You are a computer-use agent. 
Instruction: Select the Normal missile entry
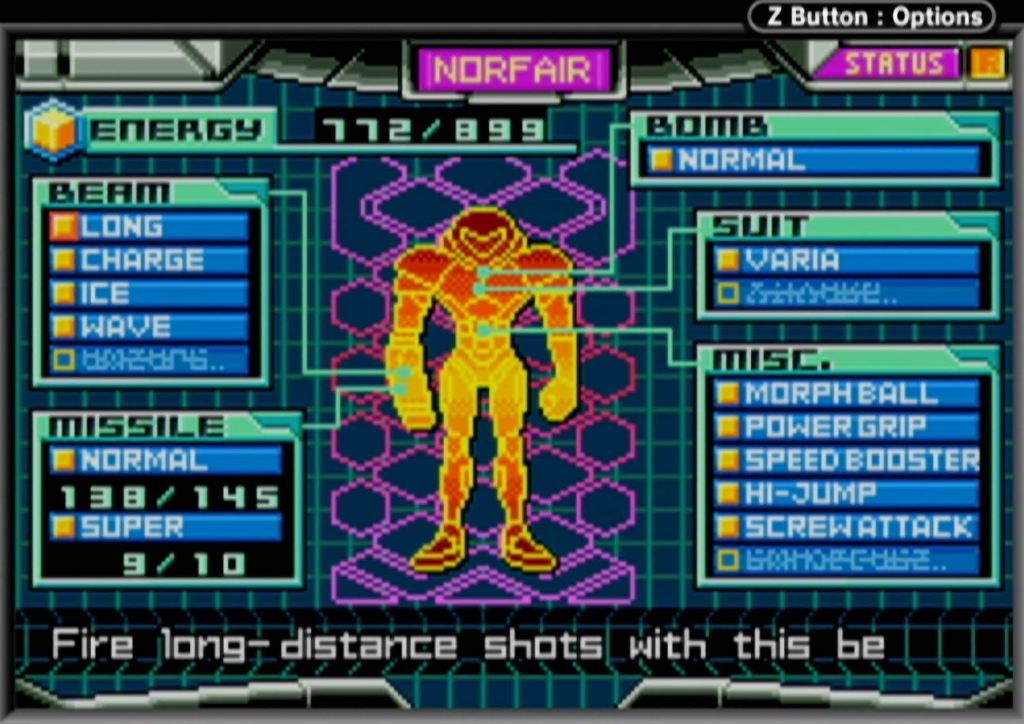[x=166, y=460]
